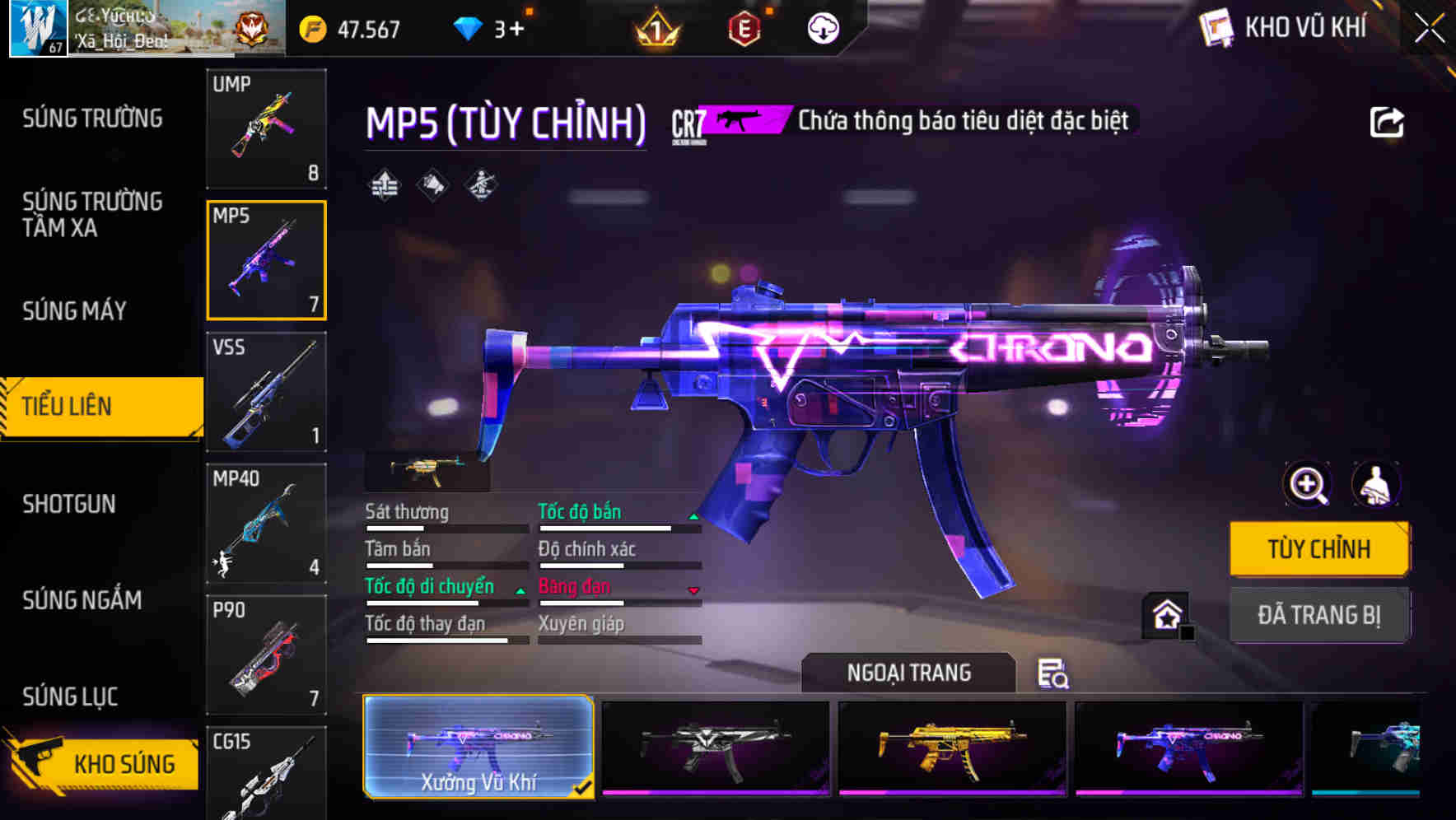Show the SÚNG NGẮM category
The width and height of the screenshot is (1456, 820).
tap(82, 600)
